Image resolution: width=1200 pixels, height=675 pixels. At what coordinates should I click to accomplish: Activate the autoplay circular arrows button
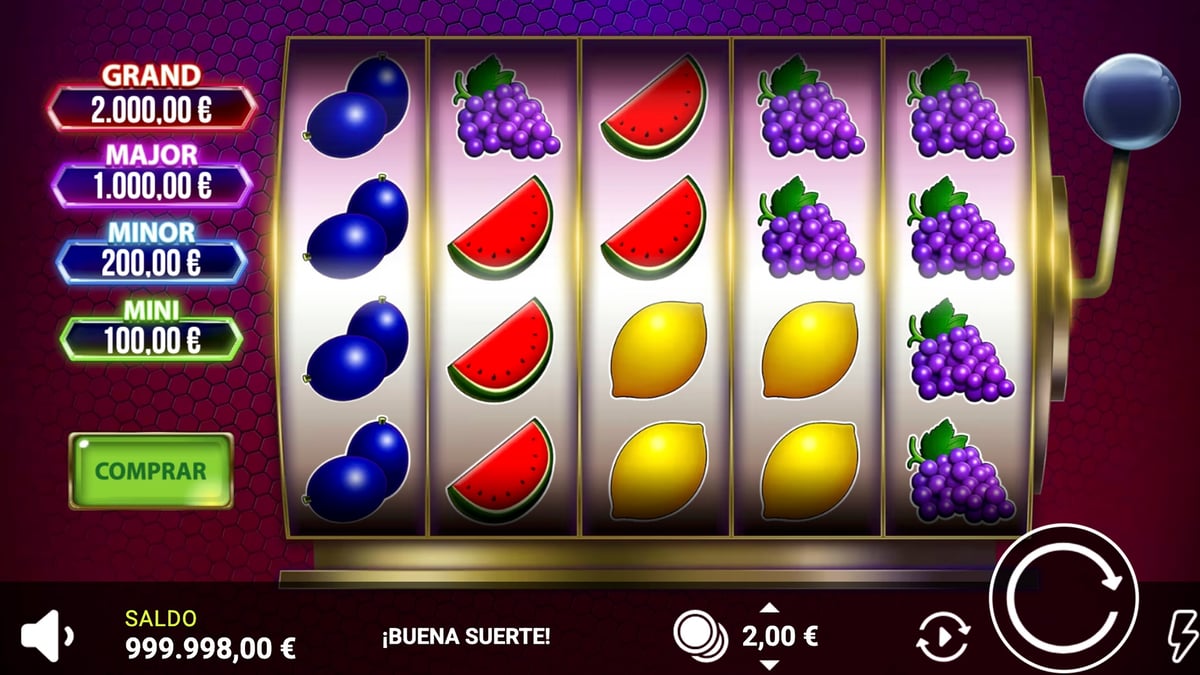coord(943,636)
